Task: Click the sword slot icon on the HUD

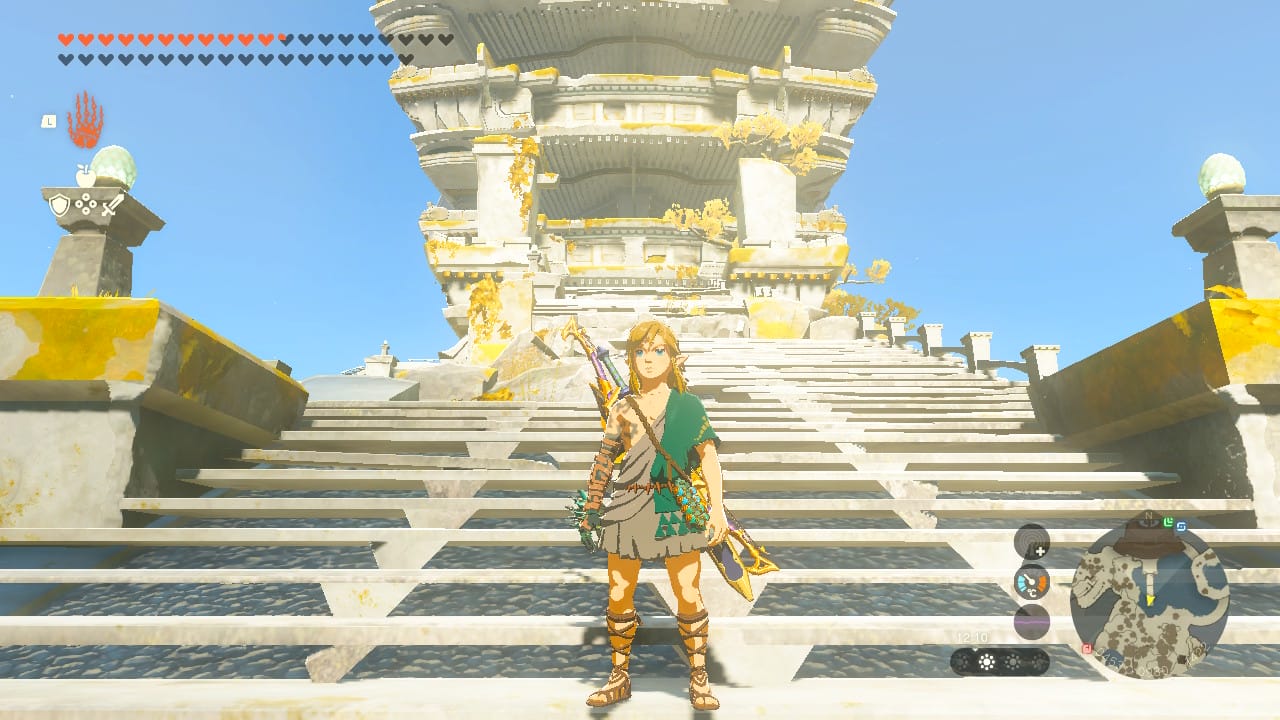Action: click(111, 205)
